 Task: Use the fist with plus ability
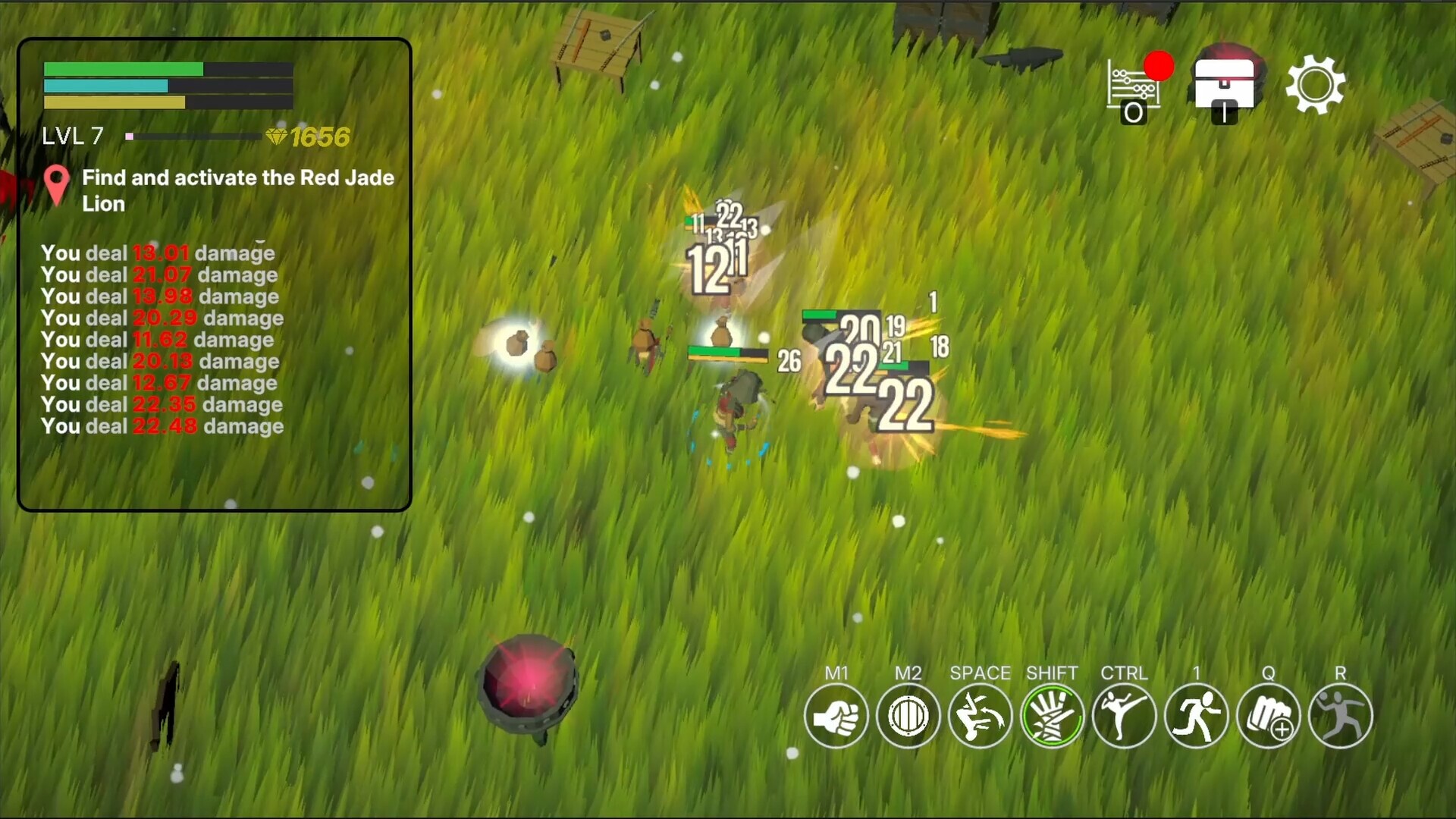point(1268,716)
